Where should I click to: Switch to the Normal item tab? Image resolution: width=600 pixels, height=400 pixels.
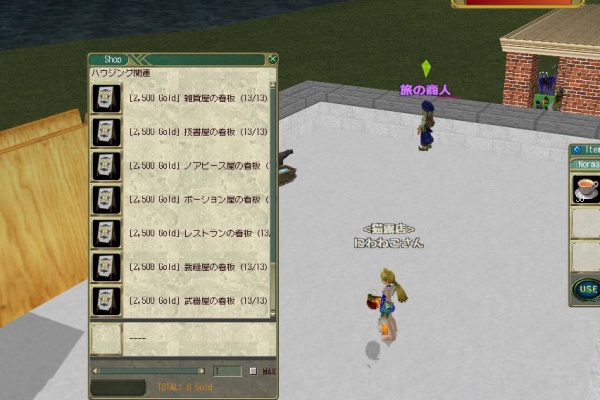(x=586, y=164)
